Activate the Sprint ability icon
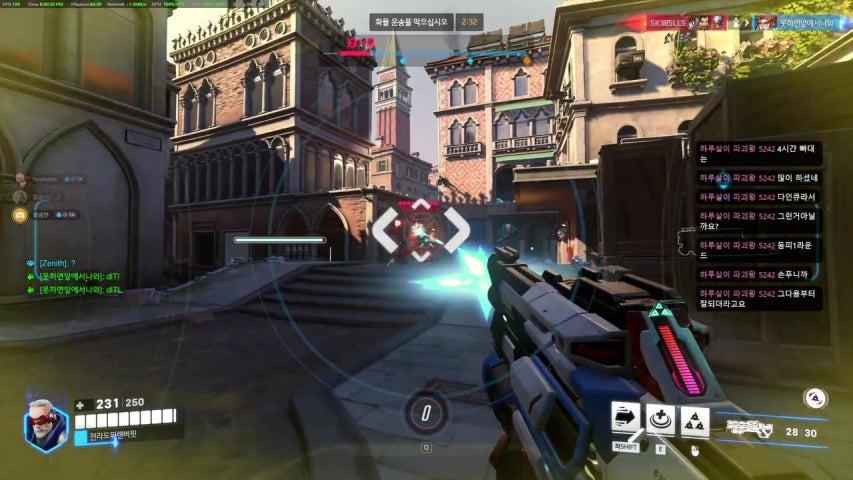Viewport: 853px width, 480px height. (626, 419)
